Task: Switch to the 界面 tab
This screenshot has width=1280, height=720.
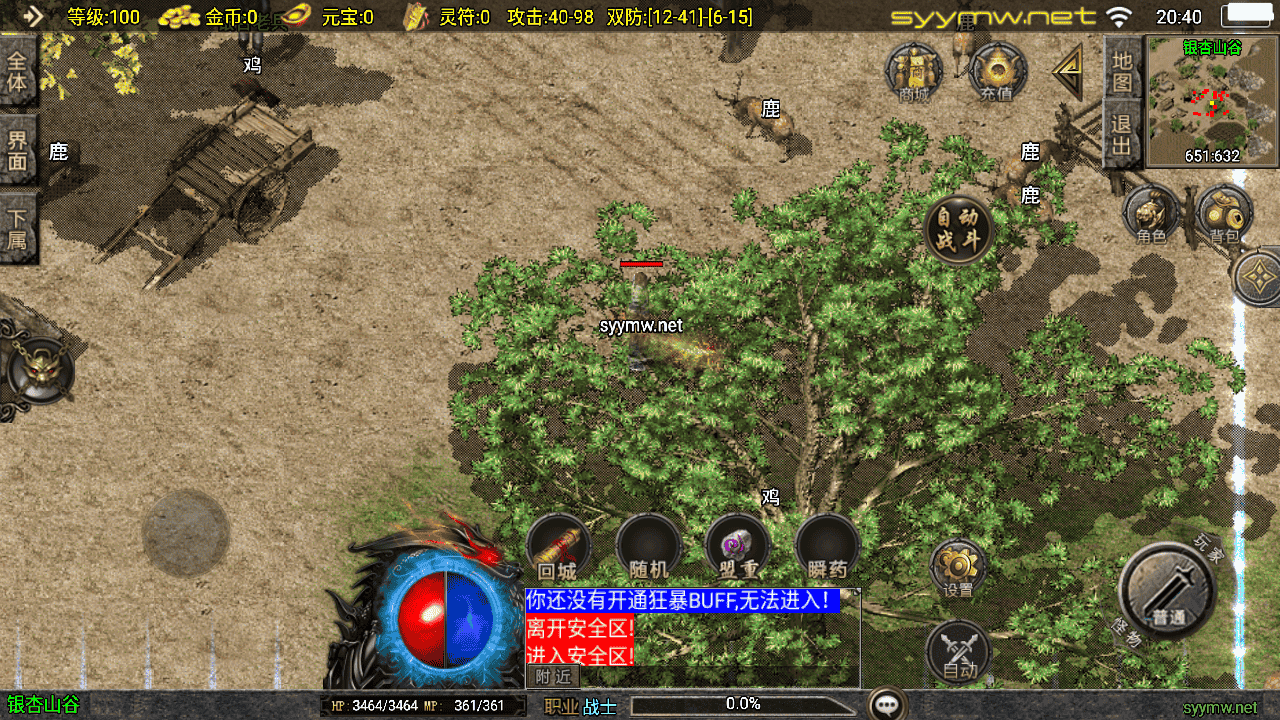Action: tap(18, 150)
